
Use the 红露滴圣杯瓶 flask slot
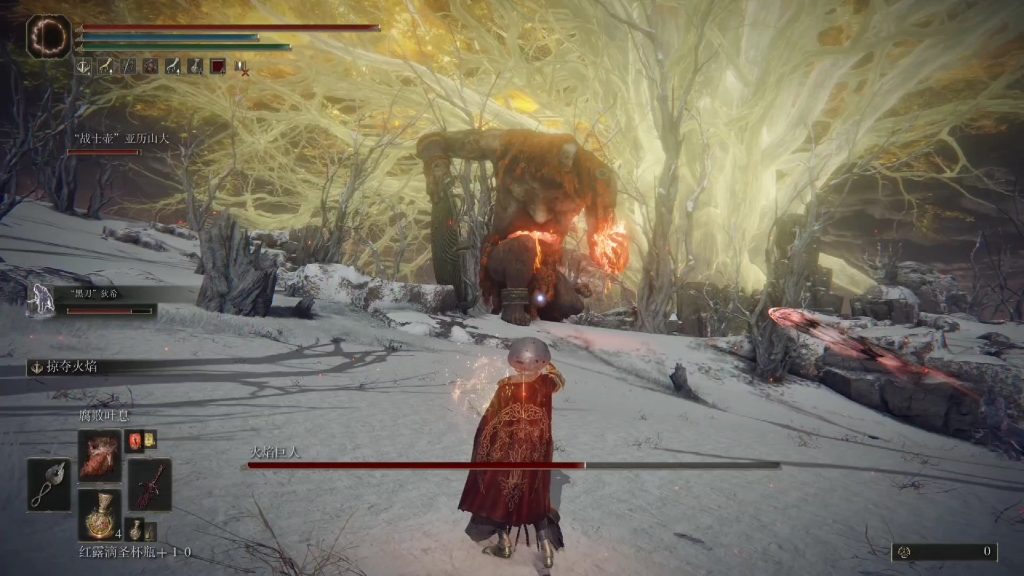click(99, 516)
